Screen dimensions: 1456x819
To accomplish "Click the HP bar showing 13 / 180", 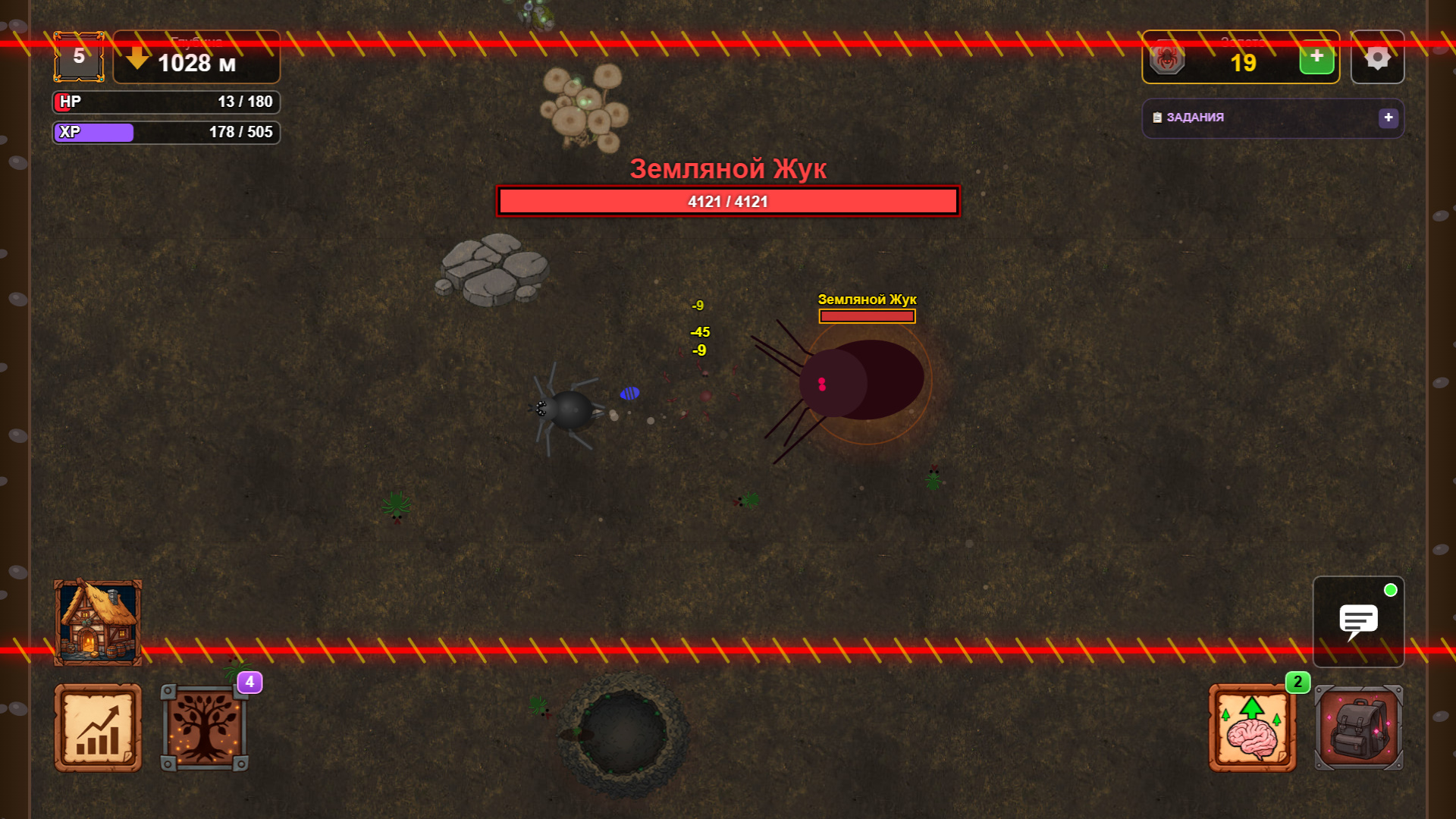I will 165,102.
